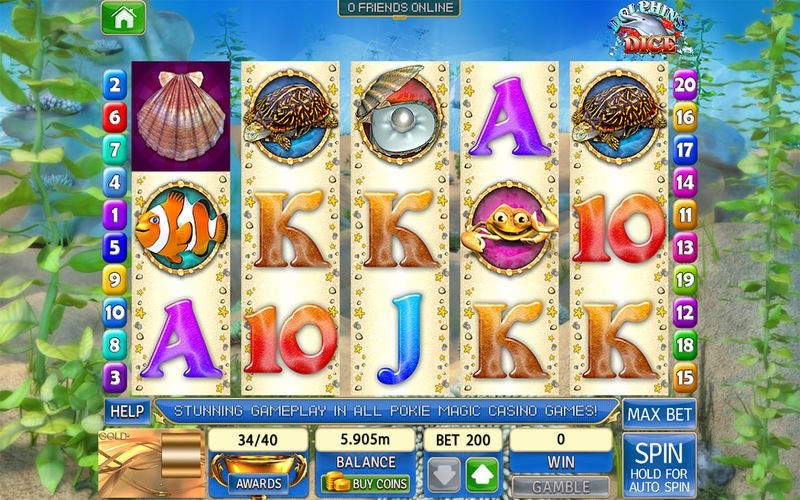
Task: Open the Help screen
Action: [126, 411]
